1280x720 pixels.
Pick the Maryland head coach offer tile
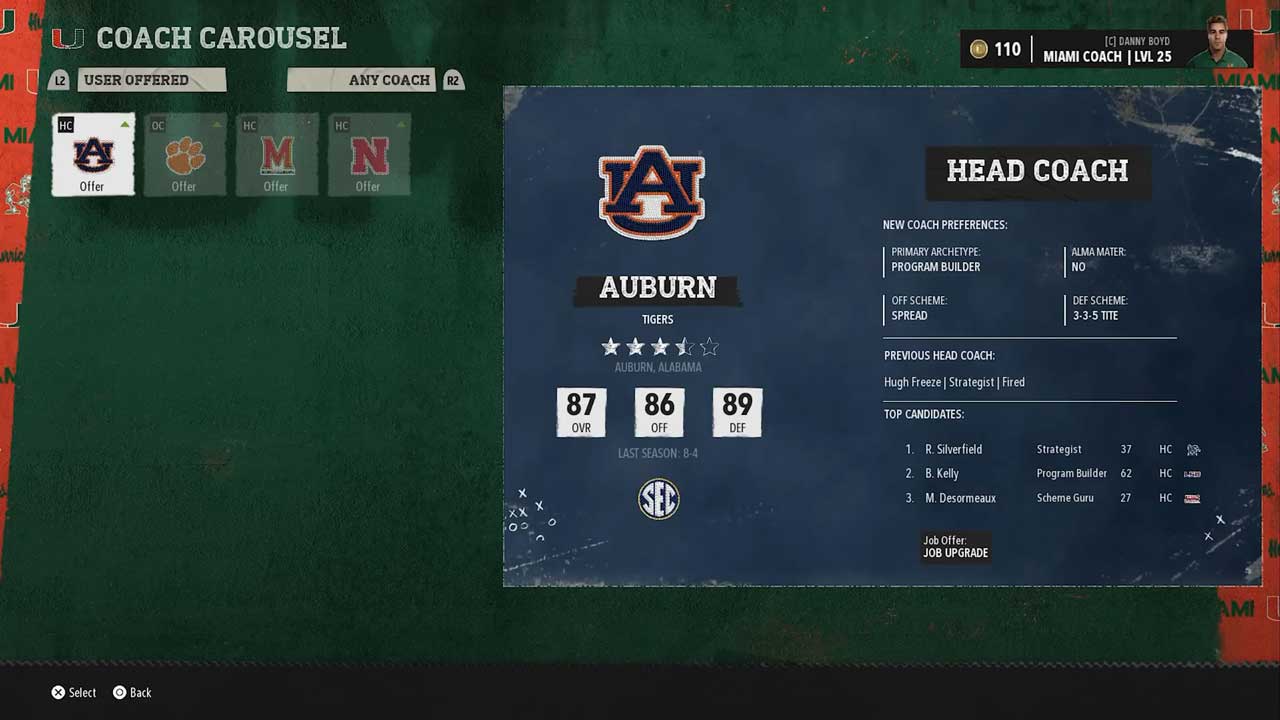[276, 154]
